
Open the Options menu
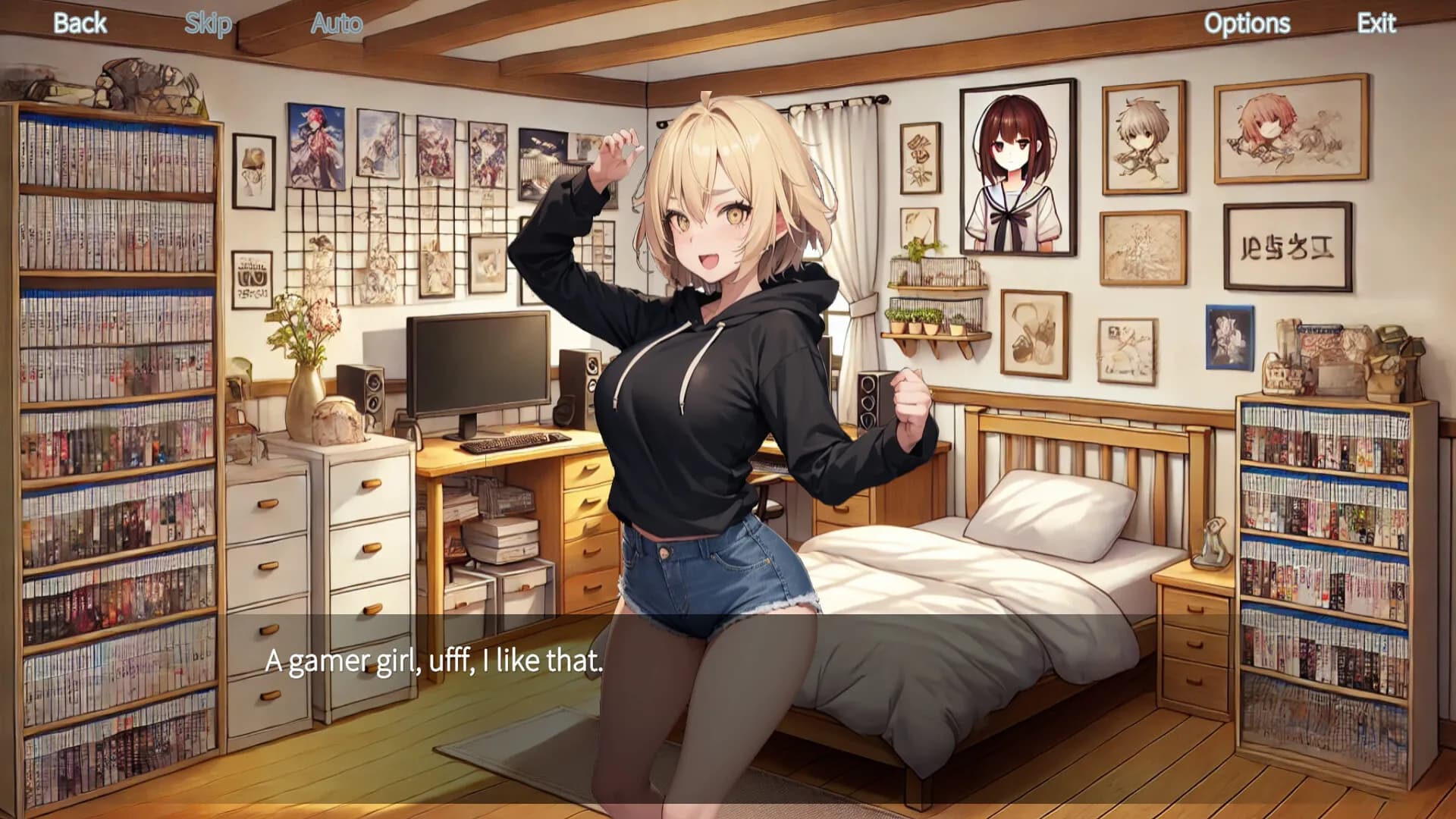[x=1248, y=23]
